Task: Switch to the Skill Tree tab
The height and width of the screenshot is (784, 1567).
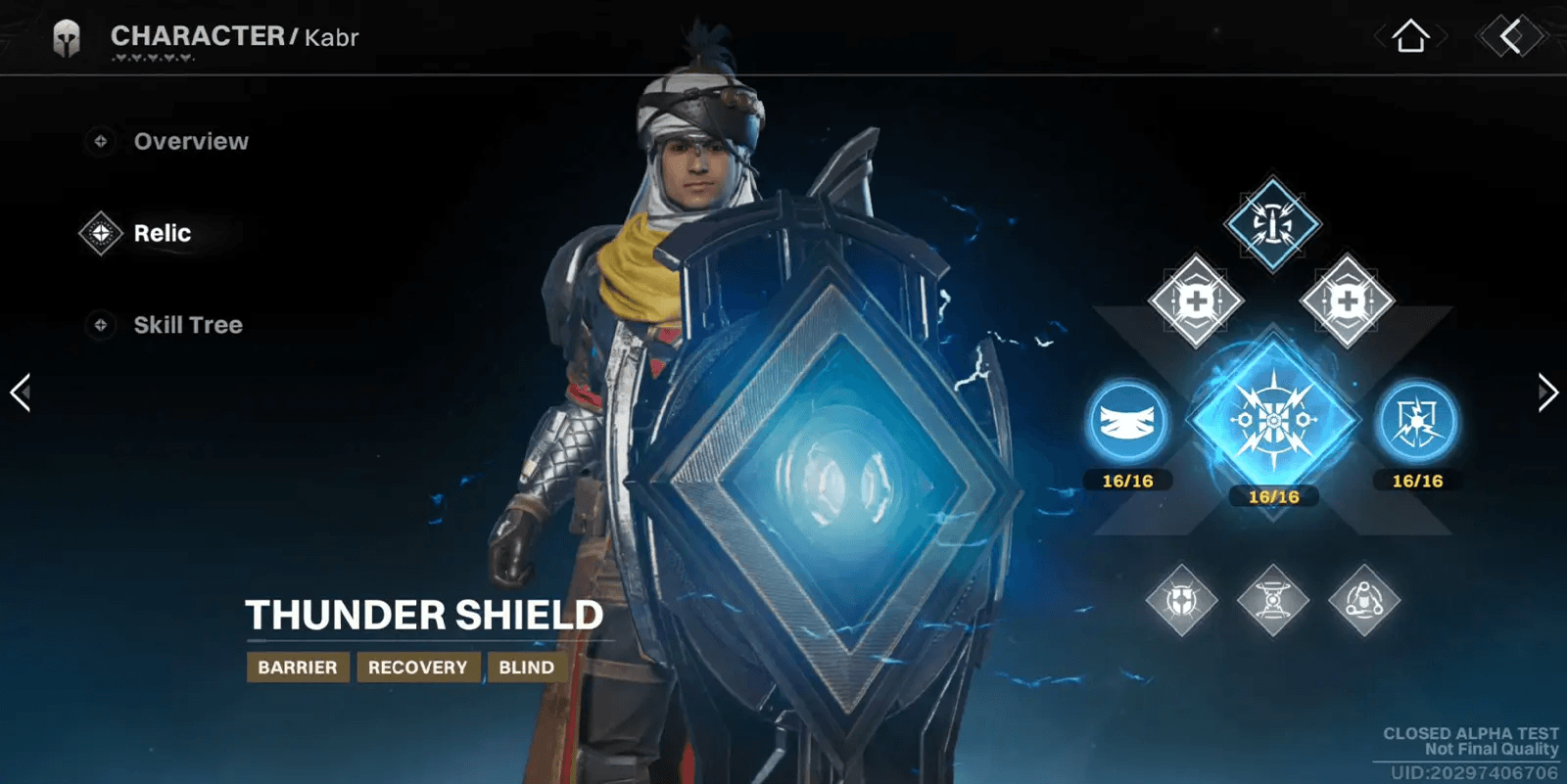Action: [187, 325]
